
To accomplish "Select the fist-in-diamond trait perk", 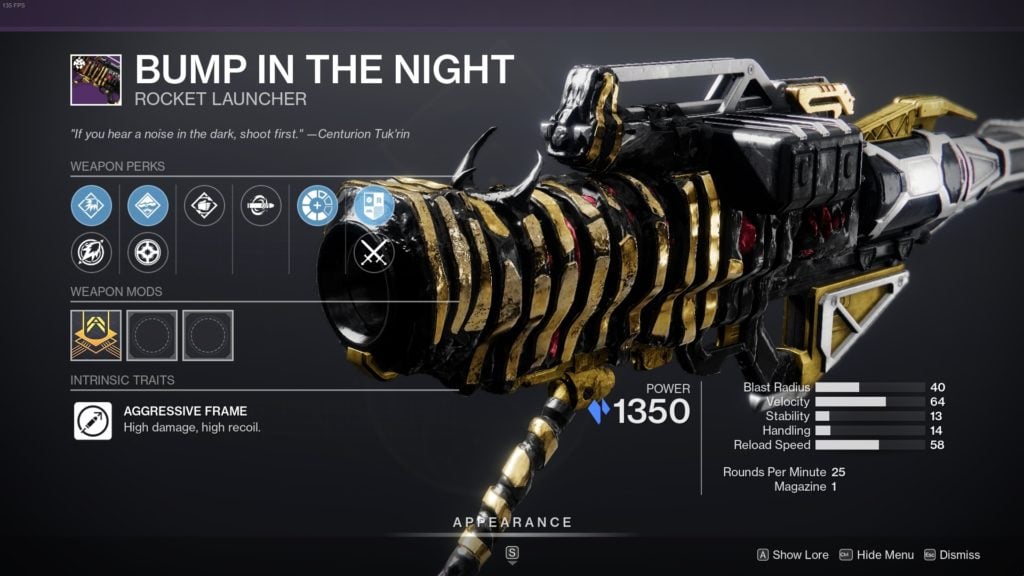I will pyautogui.click(x=204, y=205).
